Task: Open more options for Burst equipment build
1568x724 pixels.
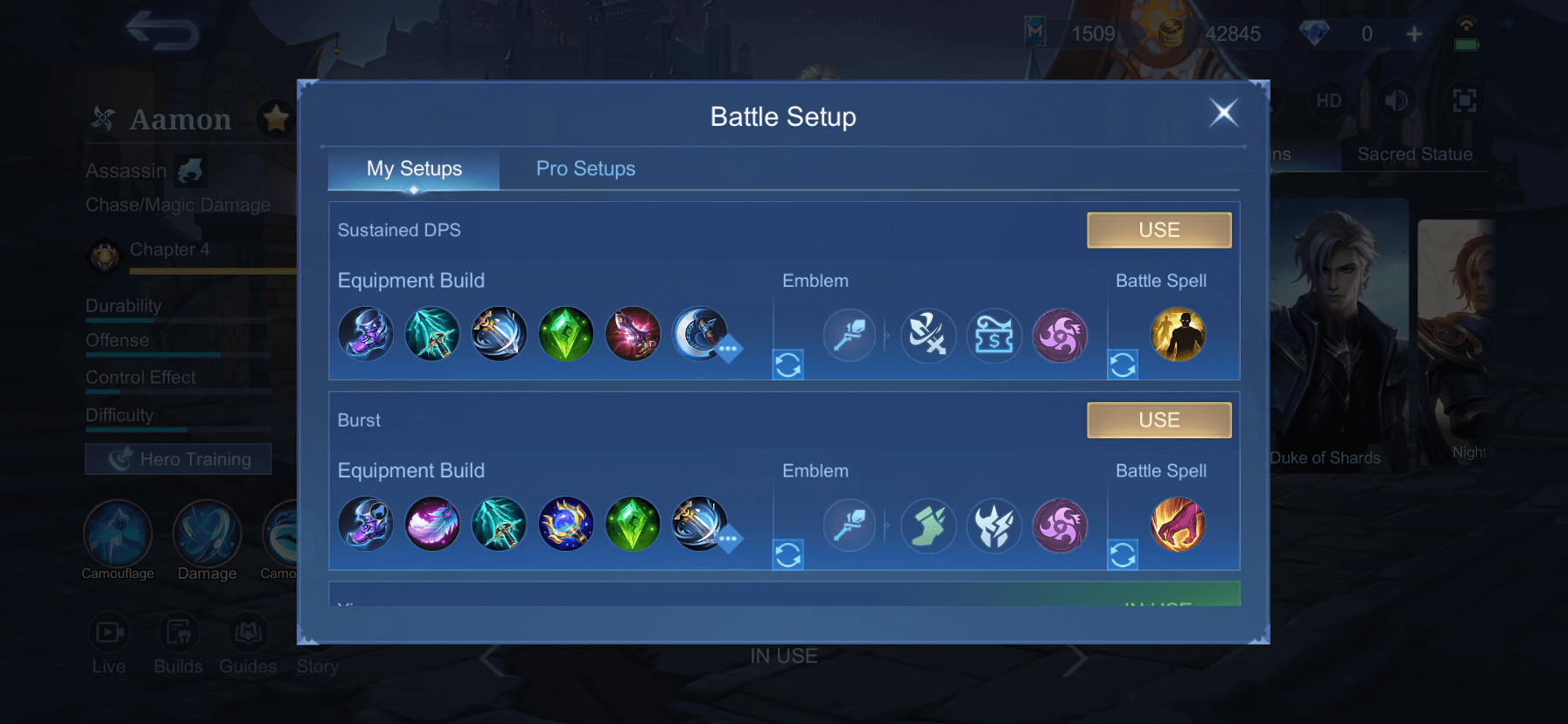Action: pos(728,539)
